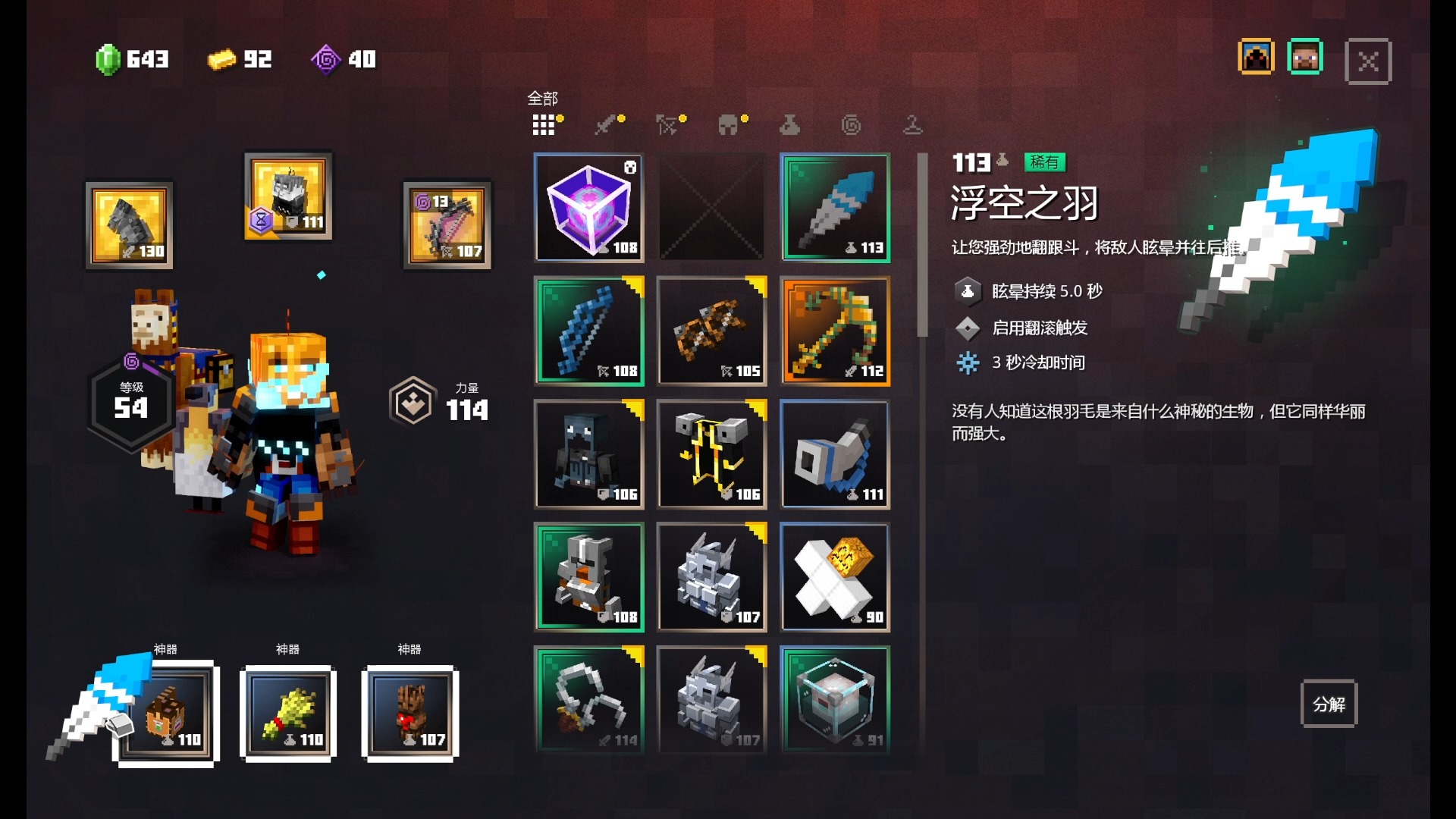Select the equipped armor level 111
The width and height of the screenshot is (1456, 819).
(x=287, y=197)
